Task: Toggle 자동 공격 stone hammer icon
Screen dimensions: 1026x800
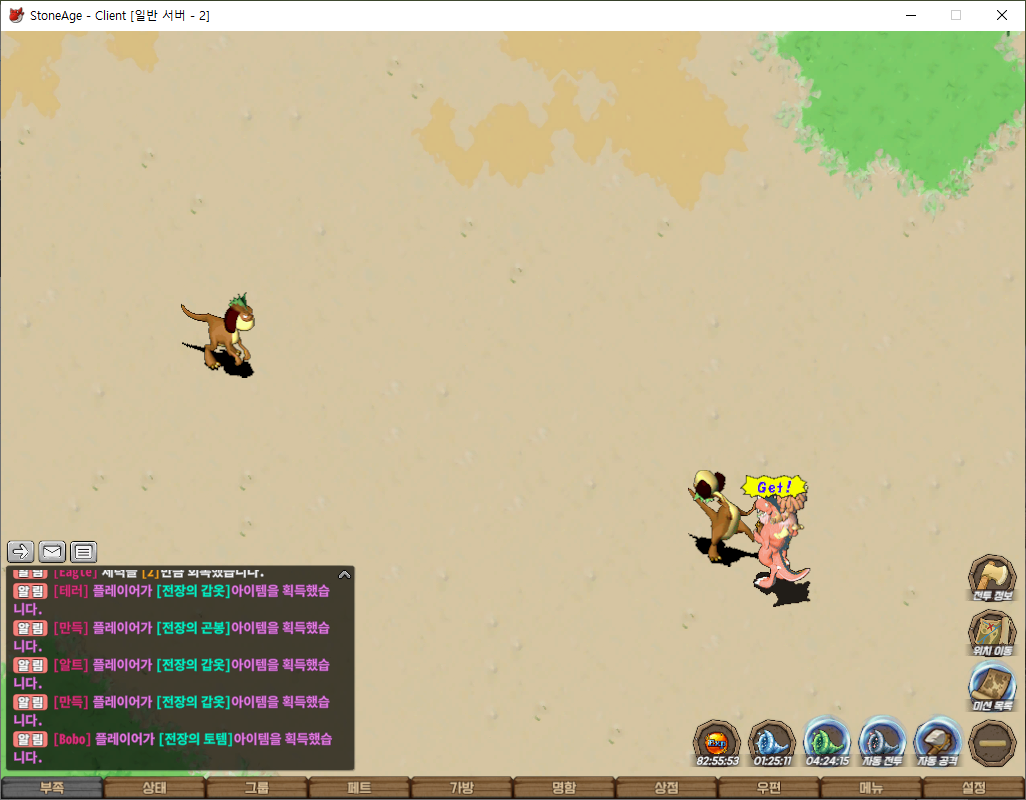Action: click(938, 743)
